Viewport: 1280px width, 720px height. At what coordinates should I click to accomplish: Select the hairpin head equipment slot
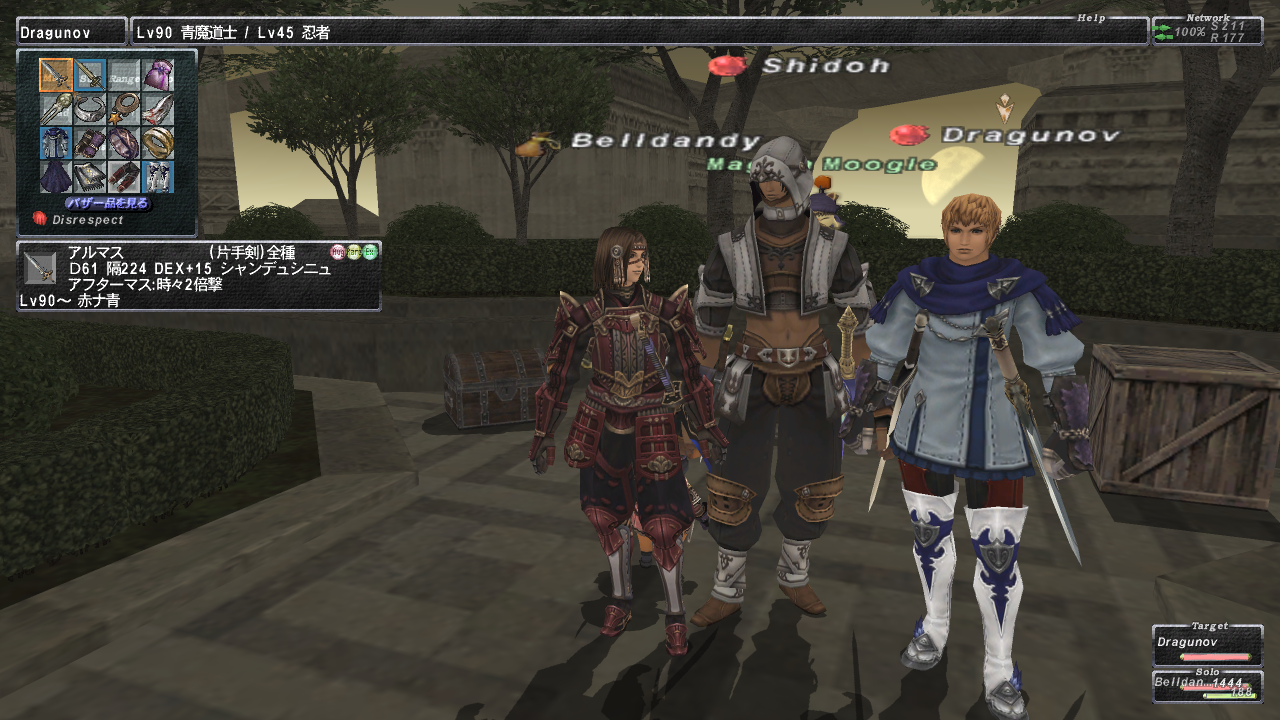(x=56, y=109)
